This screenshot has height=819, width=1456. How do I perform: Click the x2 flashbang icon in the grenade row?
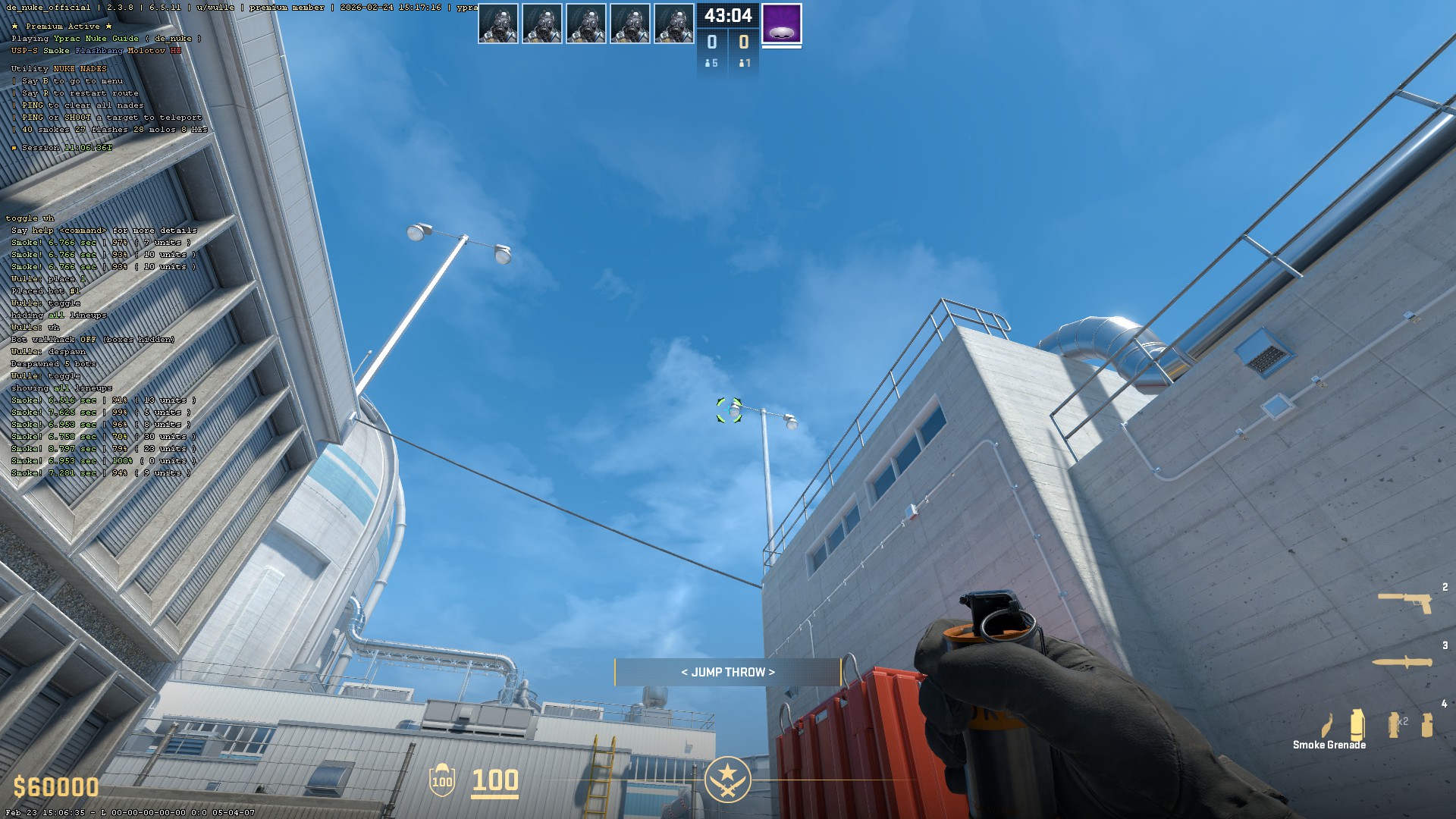[x=1395, y=724]
